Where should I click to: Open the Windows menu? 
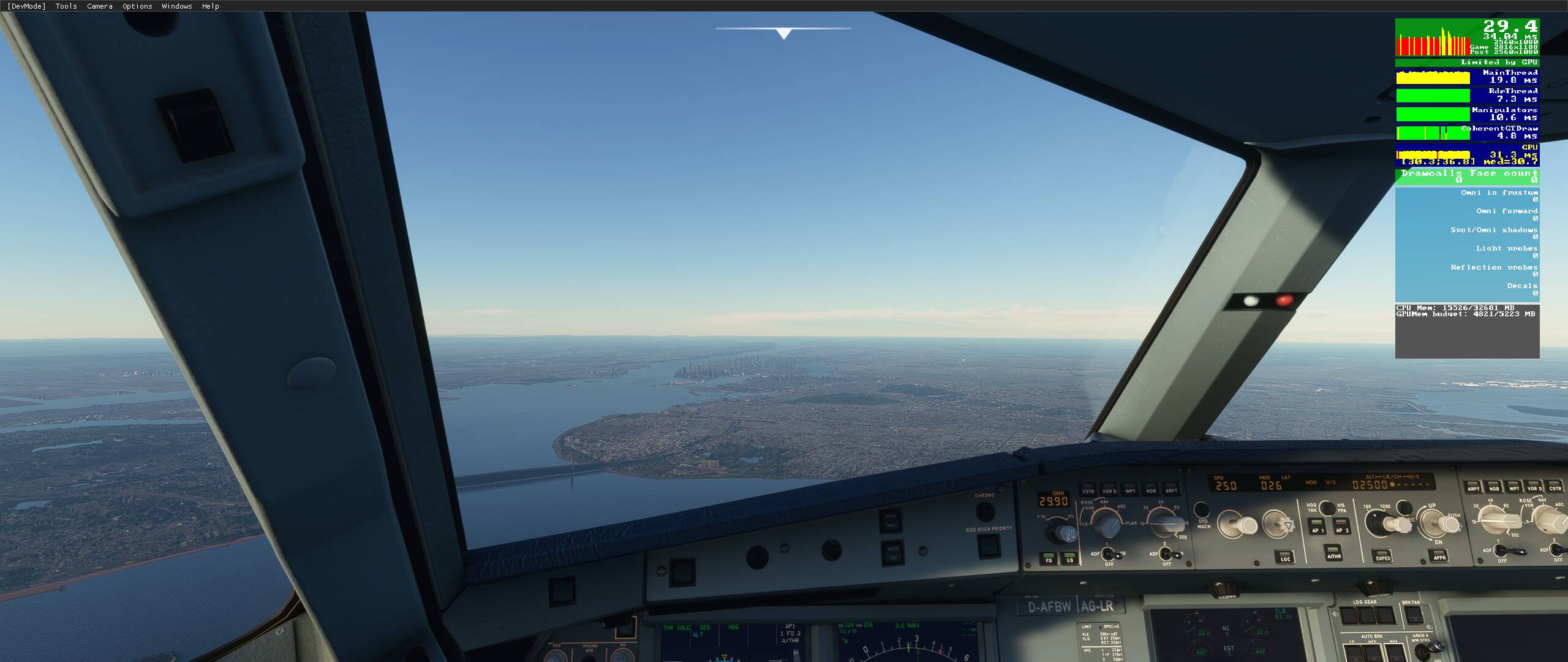(x=176, y=6)
